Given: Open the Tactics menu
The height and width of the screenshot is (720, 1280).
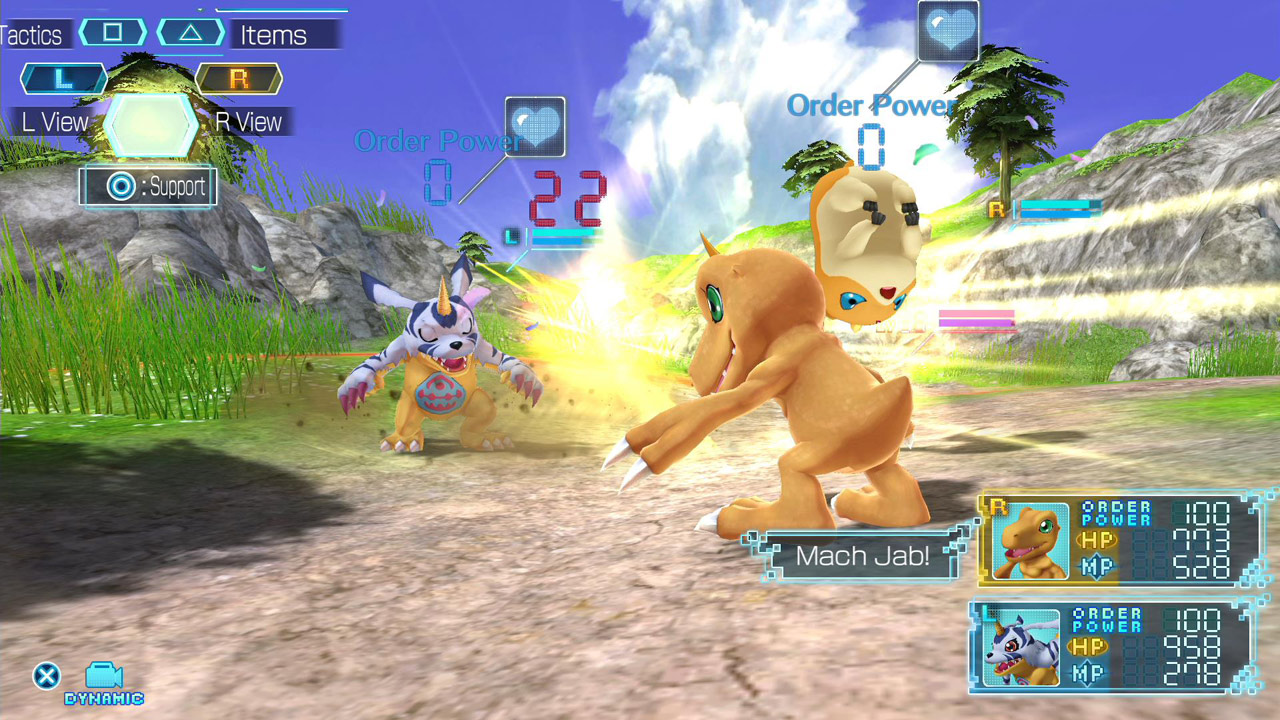Looking at the screenshot, I should click(33, 34).
